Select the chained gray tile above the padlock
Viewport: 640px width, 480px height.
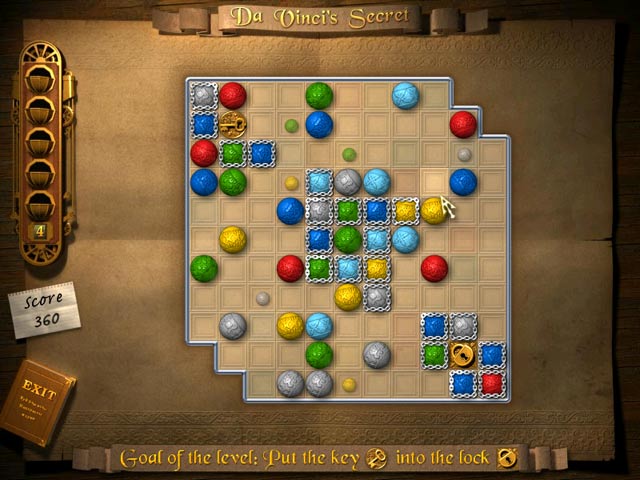coord(462,325)
